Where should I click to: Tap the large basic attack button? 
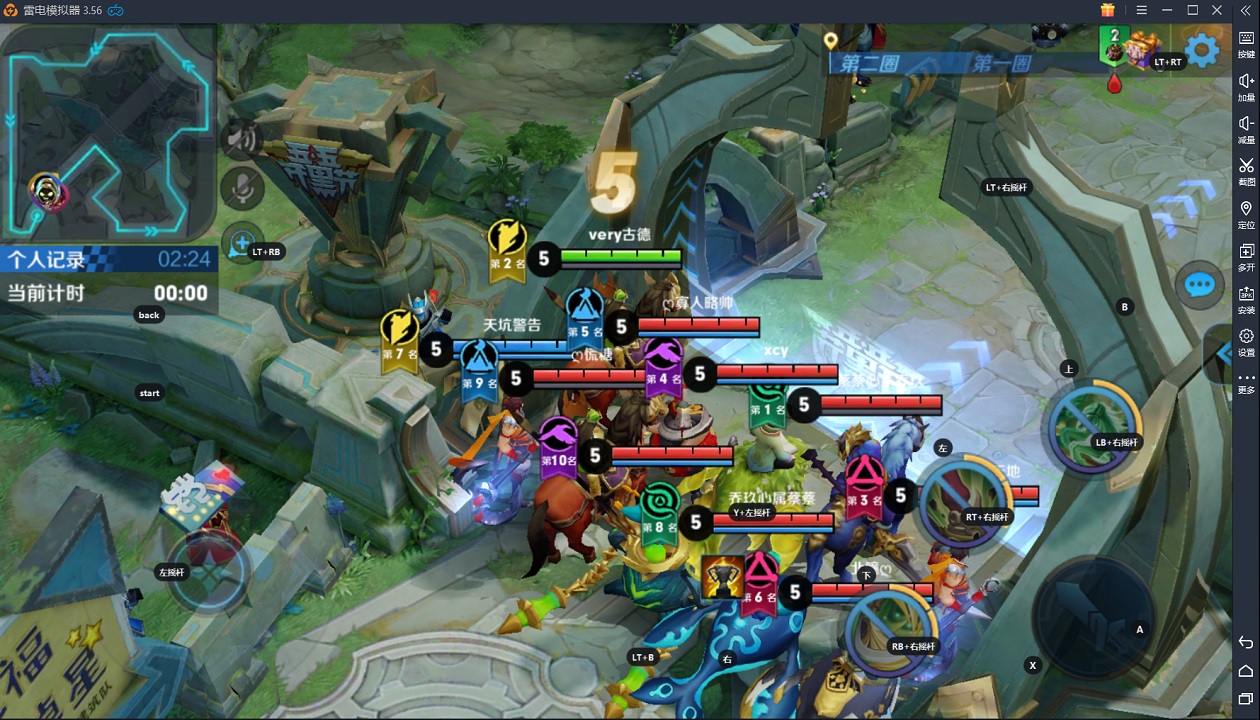[x=1092, y=612]
